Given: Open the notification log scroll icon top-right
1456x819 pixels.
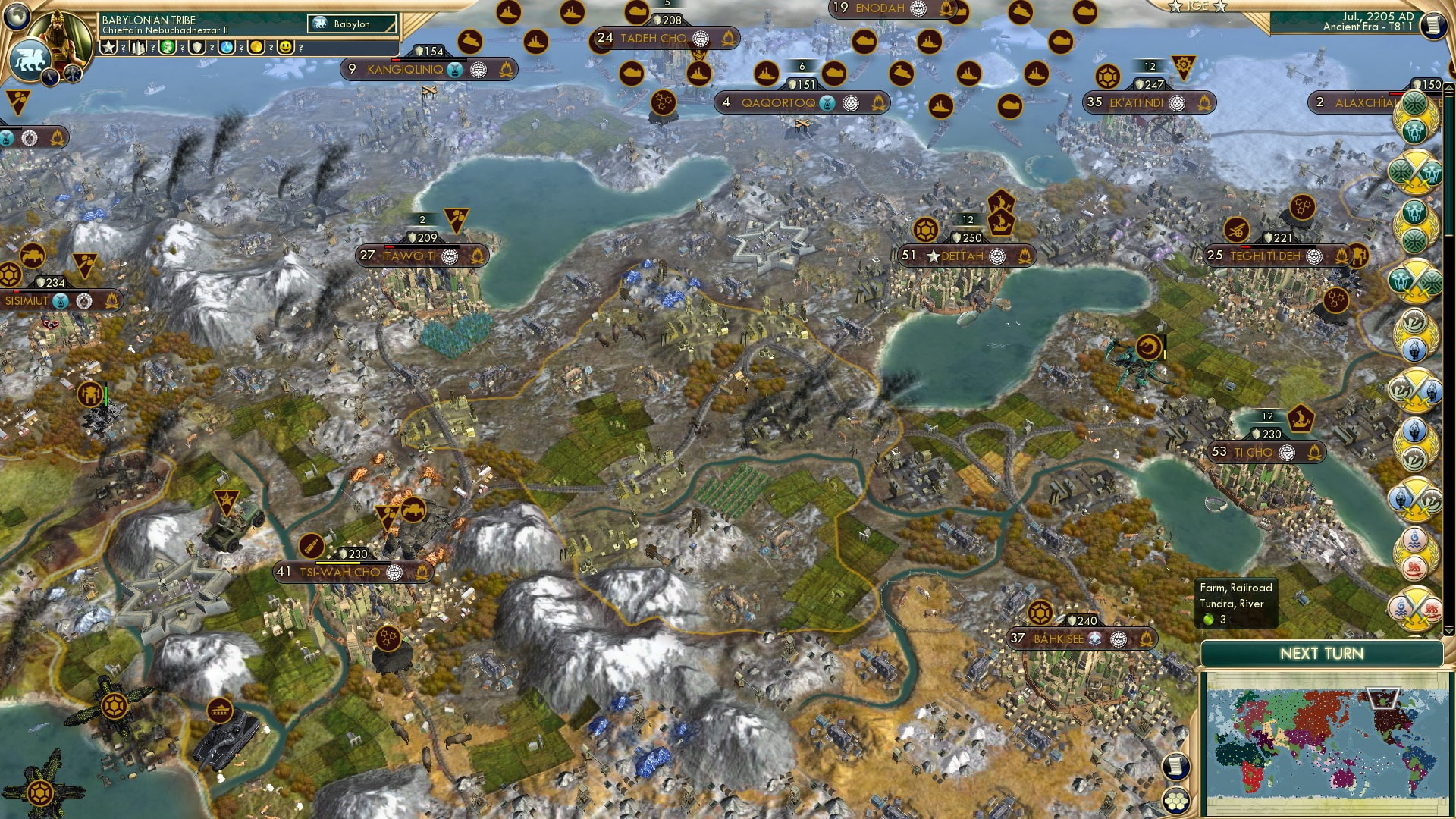Looking at the screenshot, I should coord(1433,24).
